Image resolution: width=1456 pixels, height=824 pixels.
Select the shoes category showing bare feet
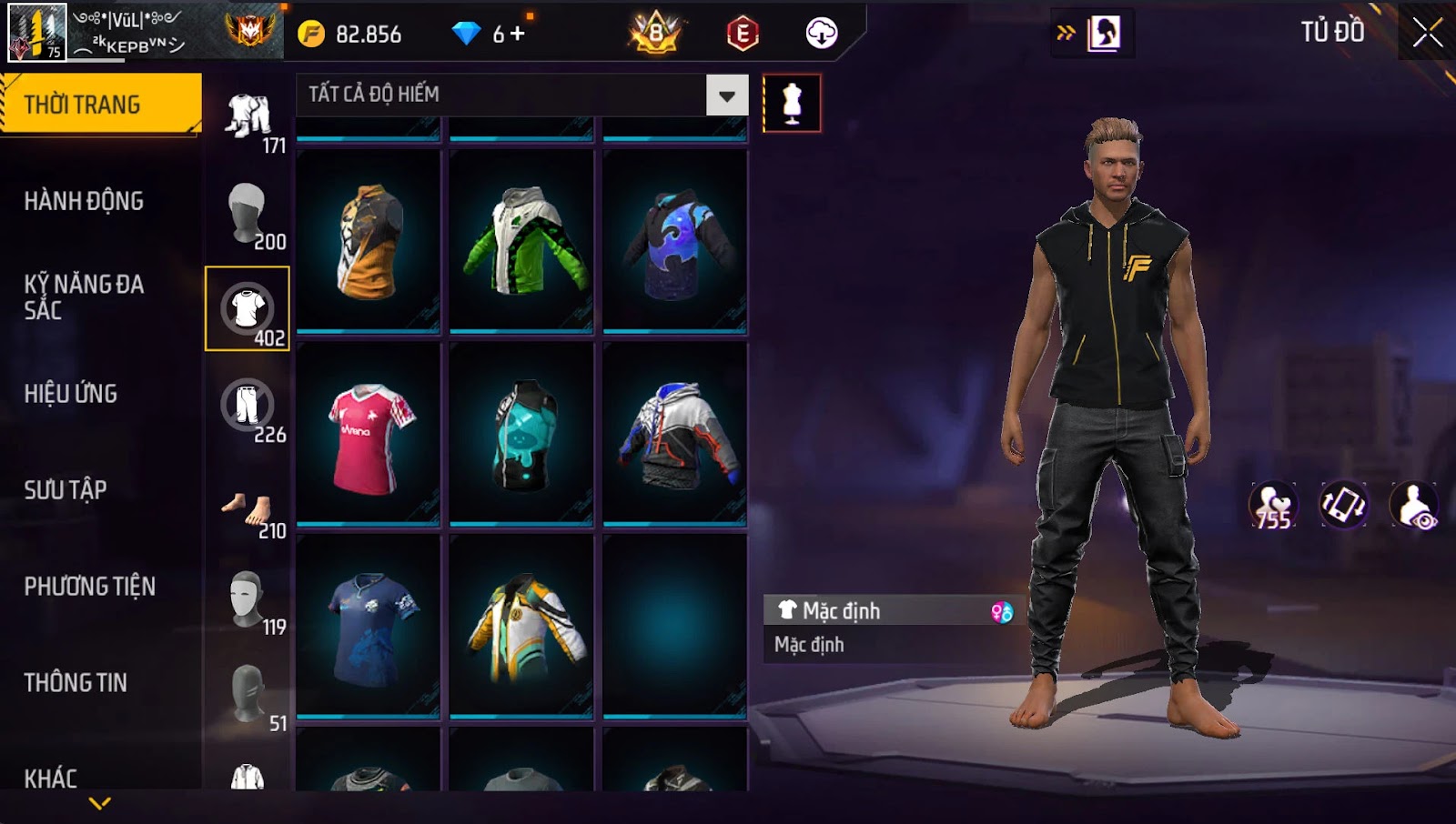click(248, 509)
